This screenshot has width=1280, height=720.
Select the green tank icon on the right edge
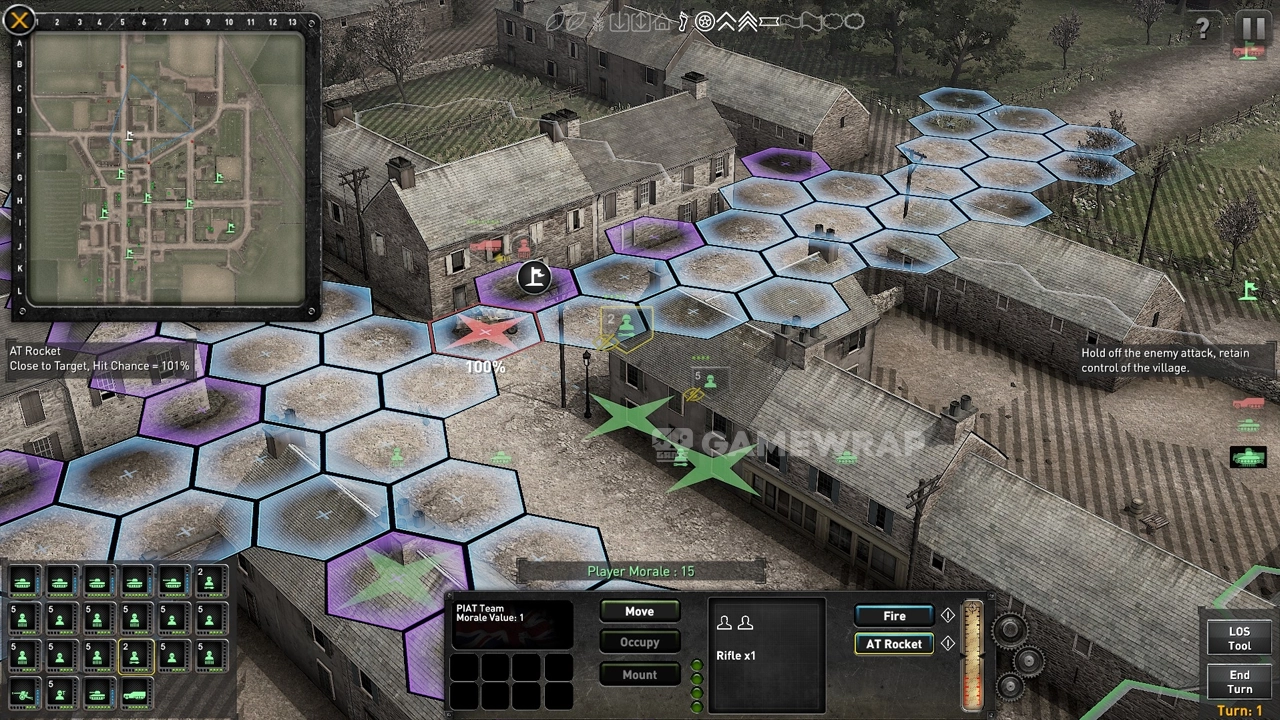coord(1248,457)
